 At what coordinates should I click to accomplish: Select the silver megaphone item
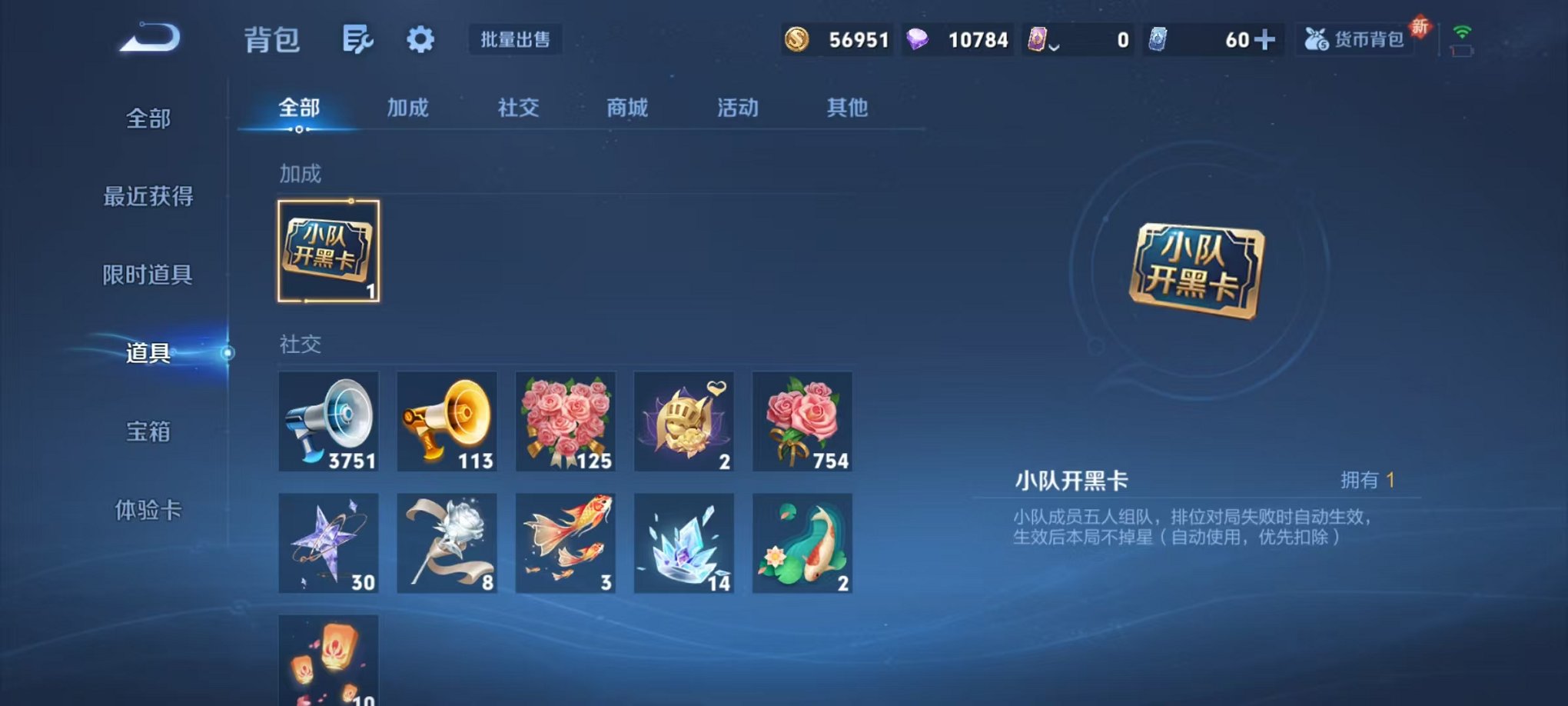329,421
